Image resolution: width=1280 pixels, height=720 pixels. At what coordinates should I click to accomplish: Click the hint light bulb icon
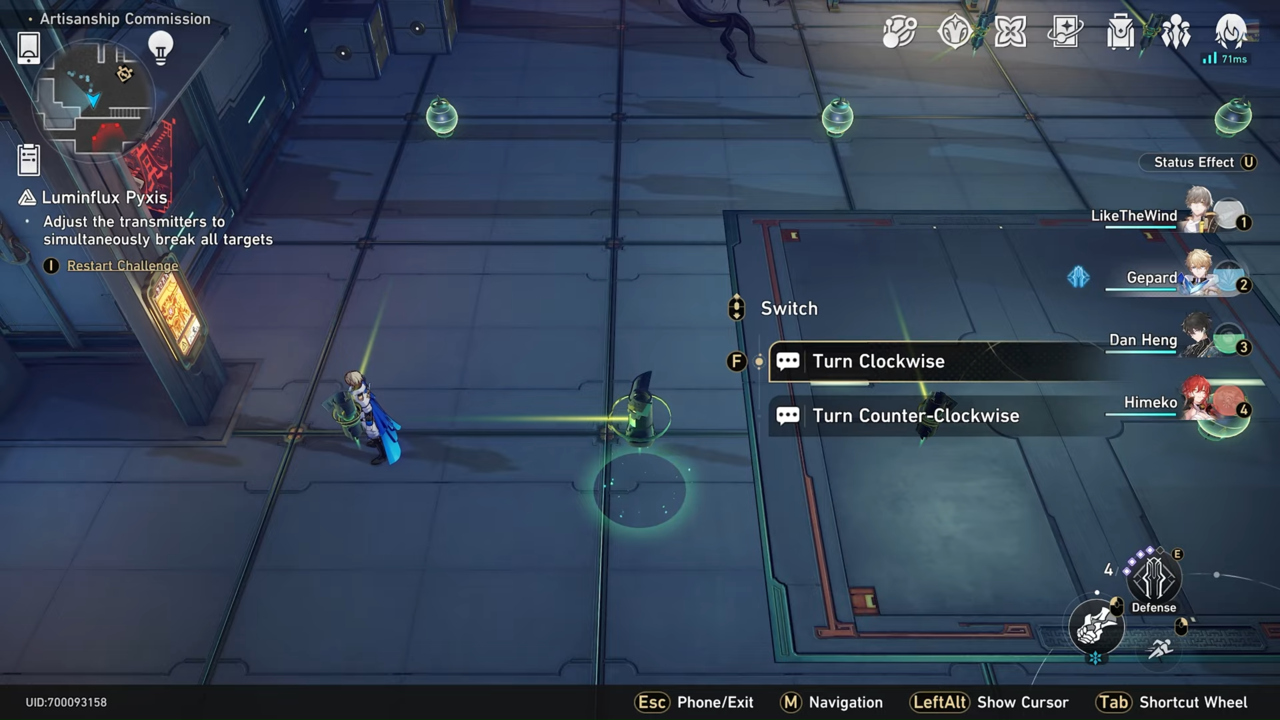tap(160, 47)
